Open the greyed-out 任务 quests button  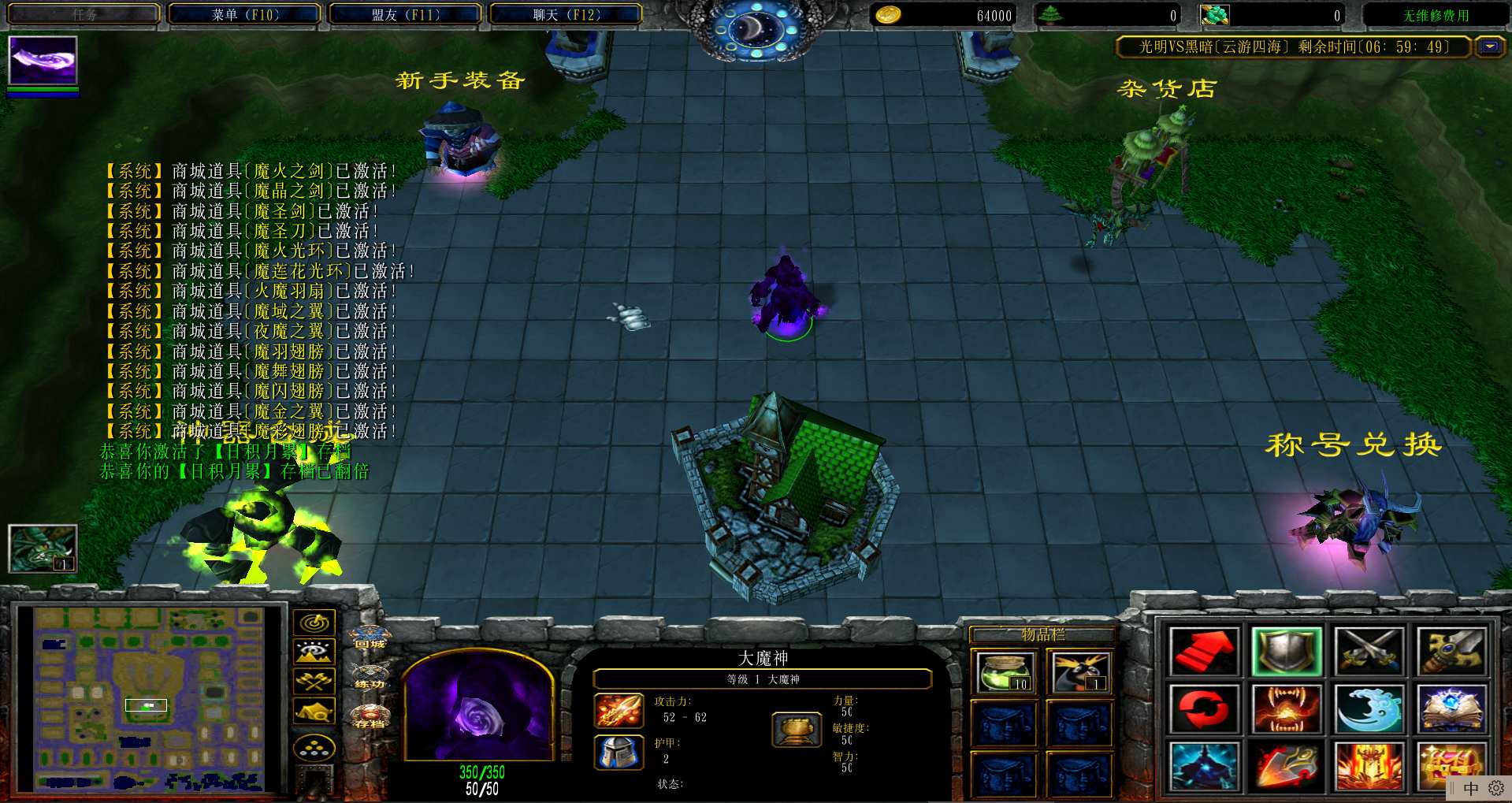(84, 14)
